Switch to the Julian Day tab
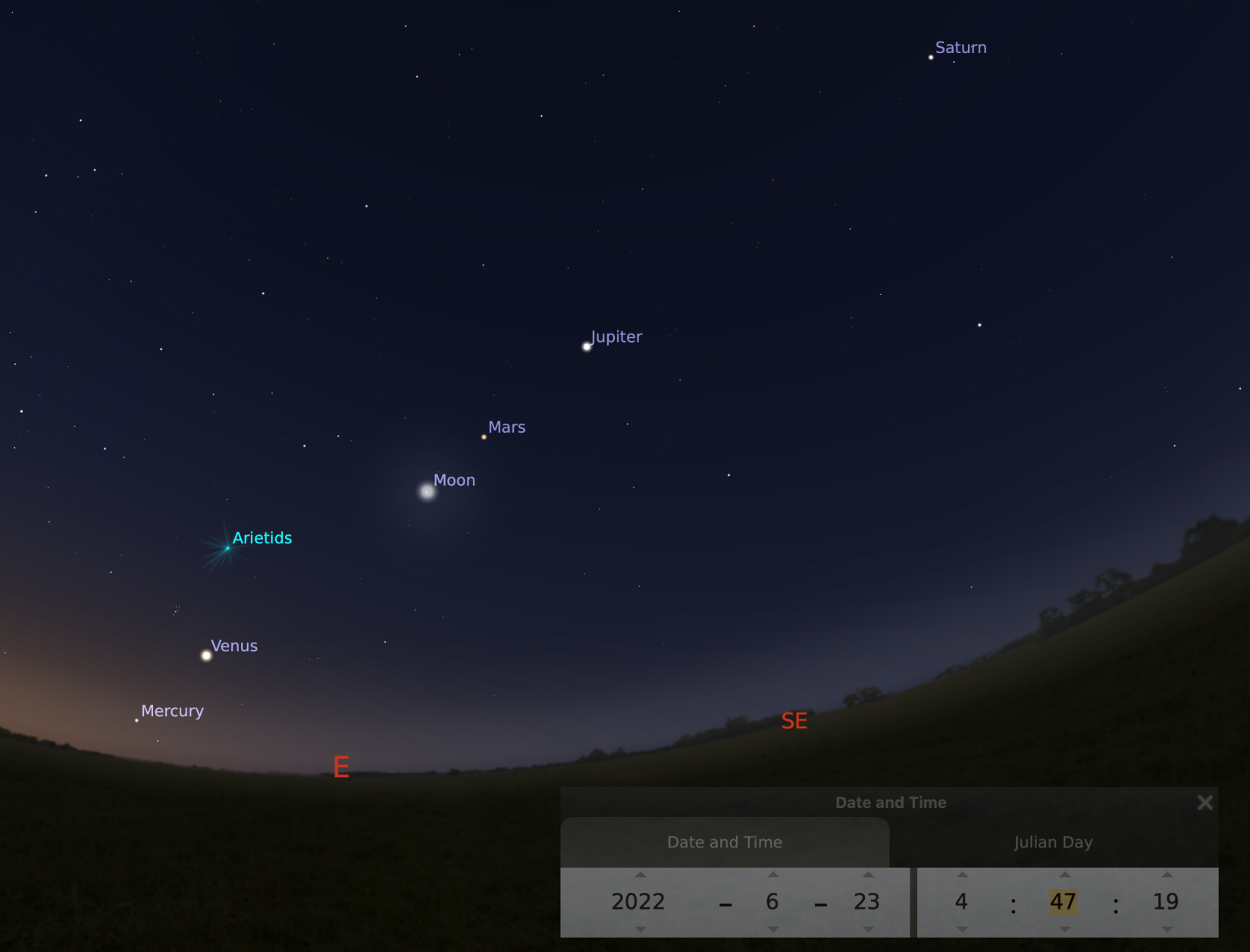 [x=1054, y=842]
